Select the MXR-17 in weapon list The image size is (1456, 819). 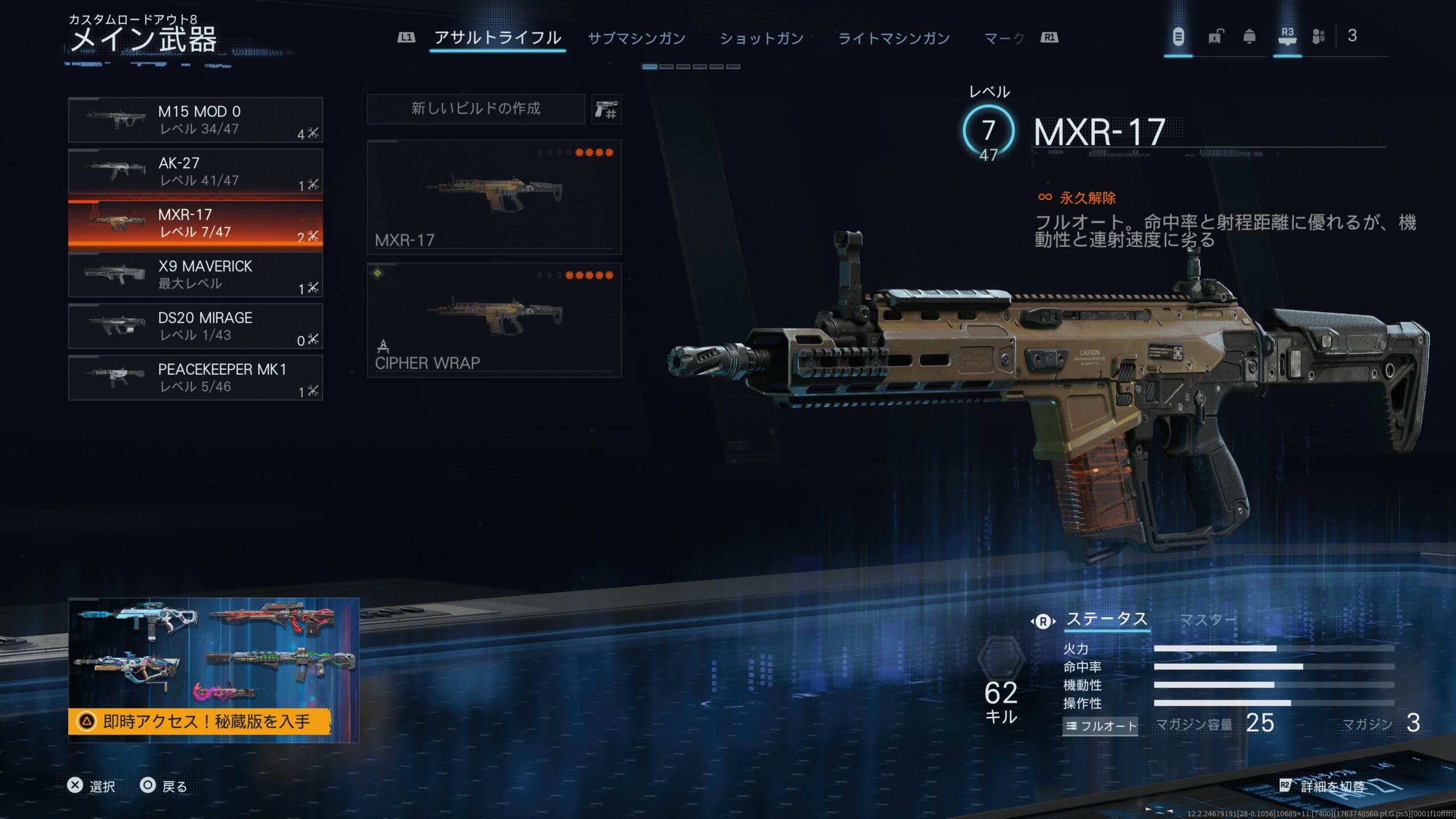click(x=195, y=224)
